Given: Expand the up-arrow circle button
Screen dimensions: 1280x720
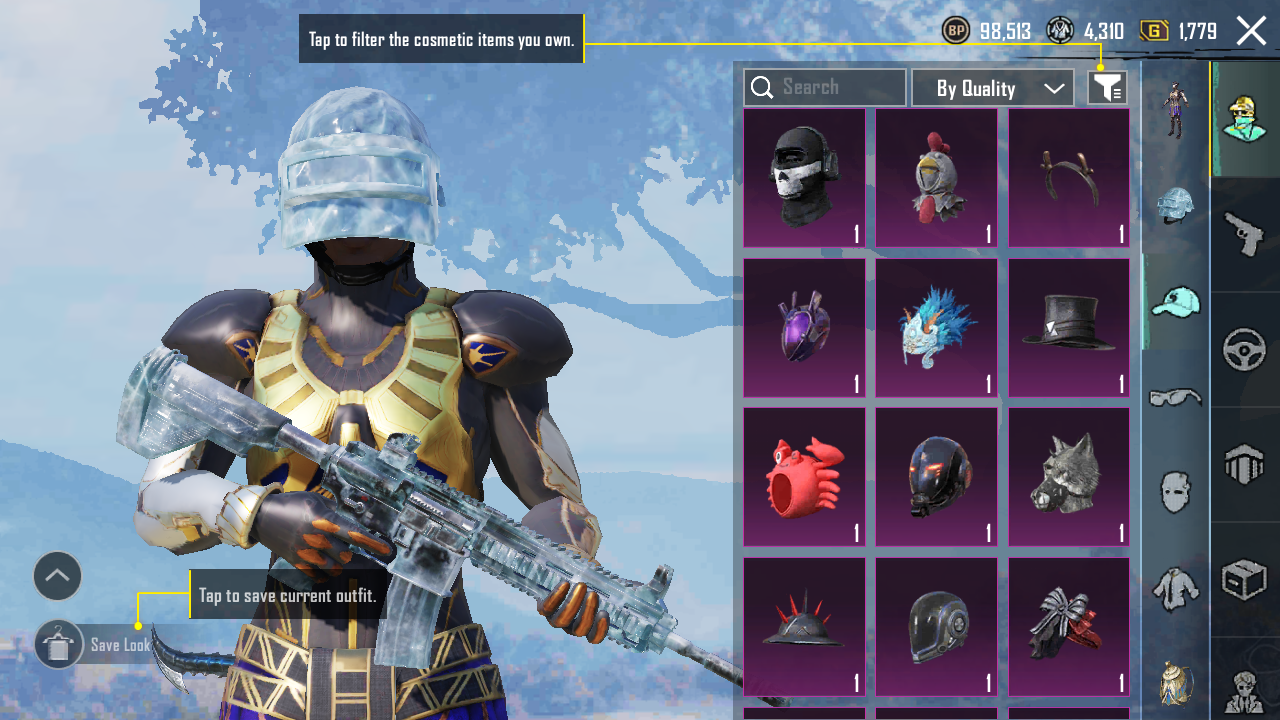Looking at the screenshot, I should [x=57, y=576].
